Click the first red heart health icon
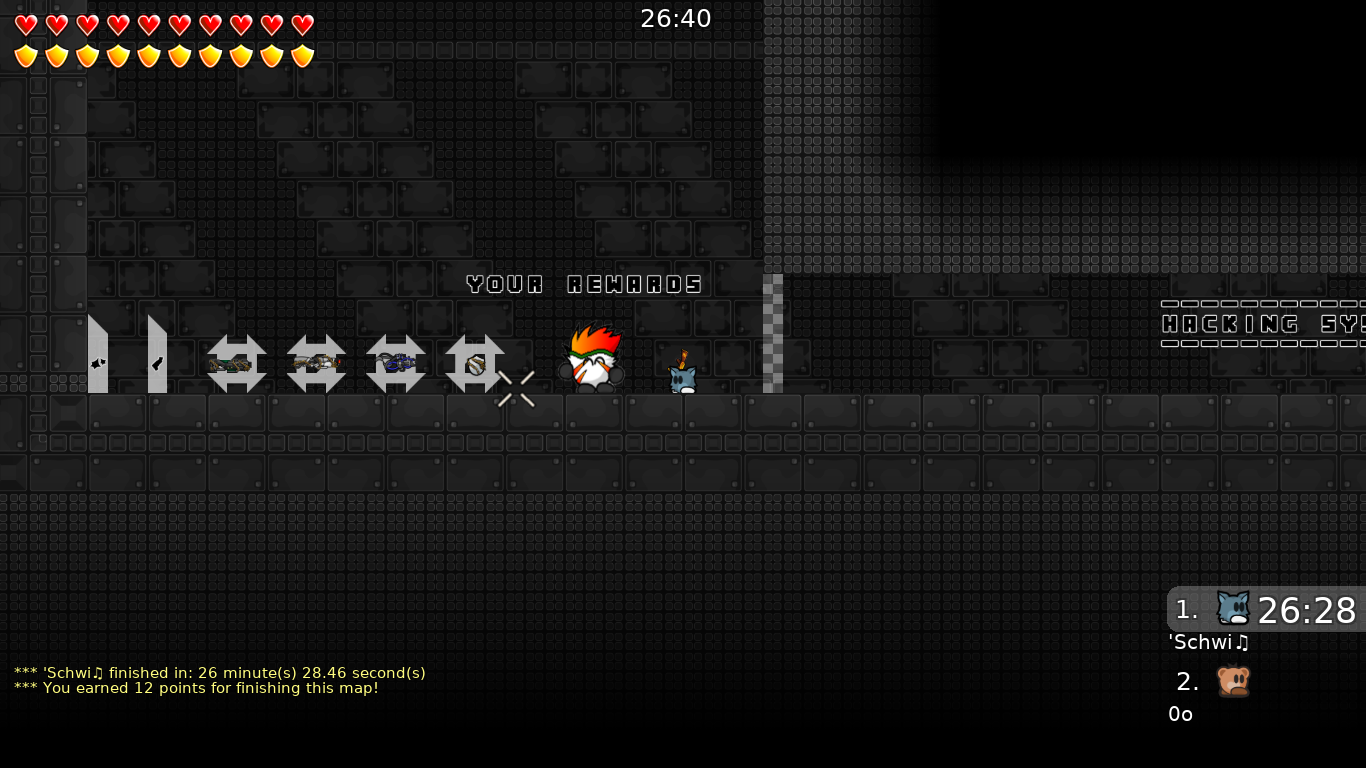This screenshot has height=768, width=1366. [x=26, y=25]
